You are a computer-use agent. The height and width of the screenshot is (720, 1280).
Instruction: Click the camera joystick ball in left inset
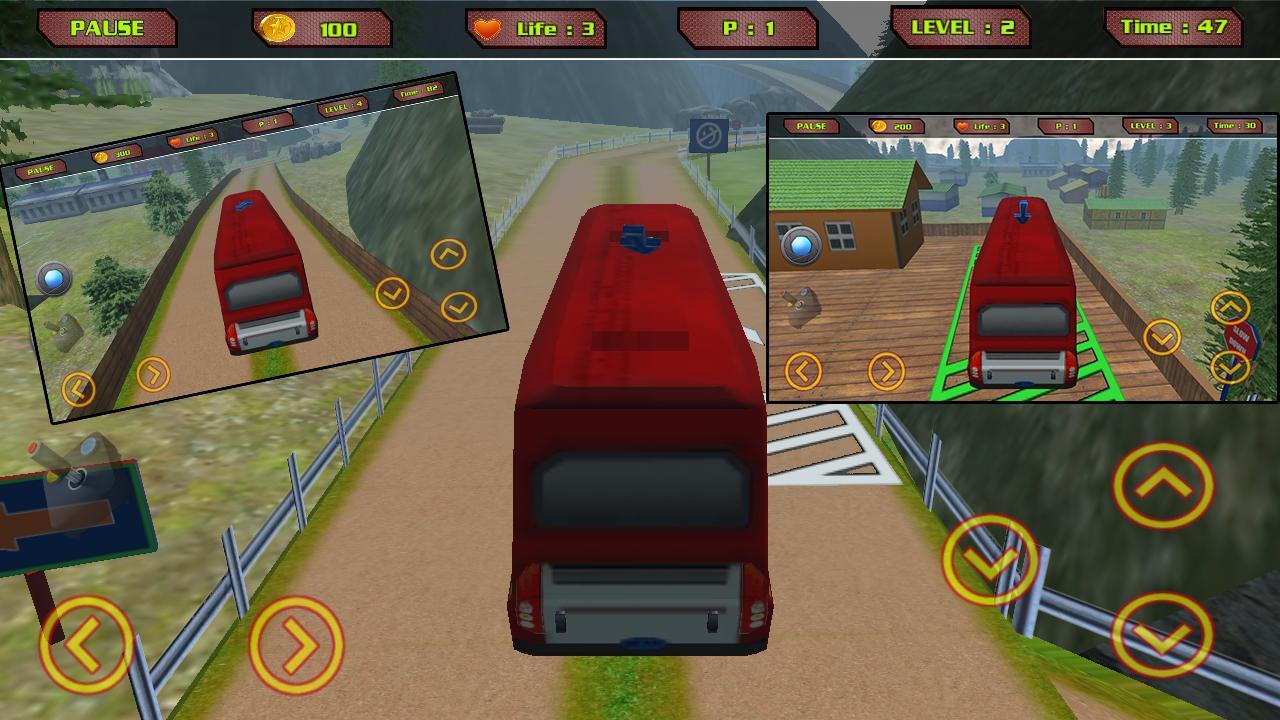tap(56, 278)
